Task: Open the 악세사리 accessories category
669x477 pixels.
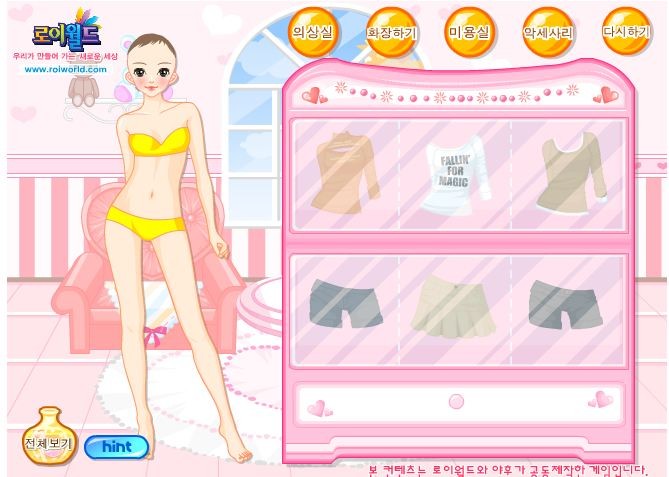Action: point(547,32)
